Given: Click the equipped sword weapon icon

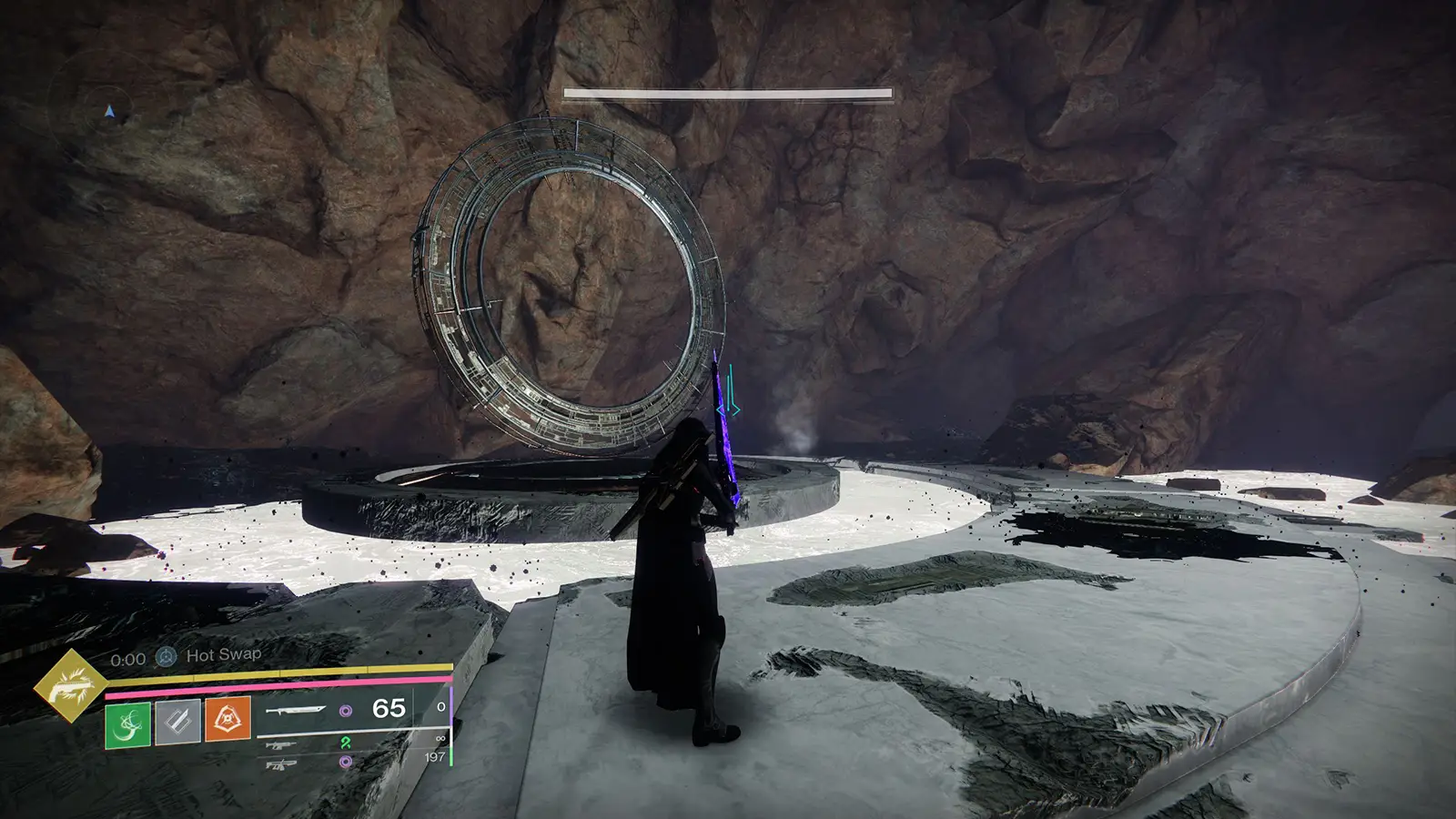Looking at the screenshot, I should [298, 712].
